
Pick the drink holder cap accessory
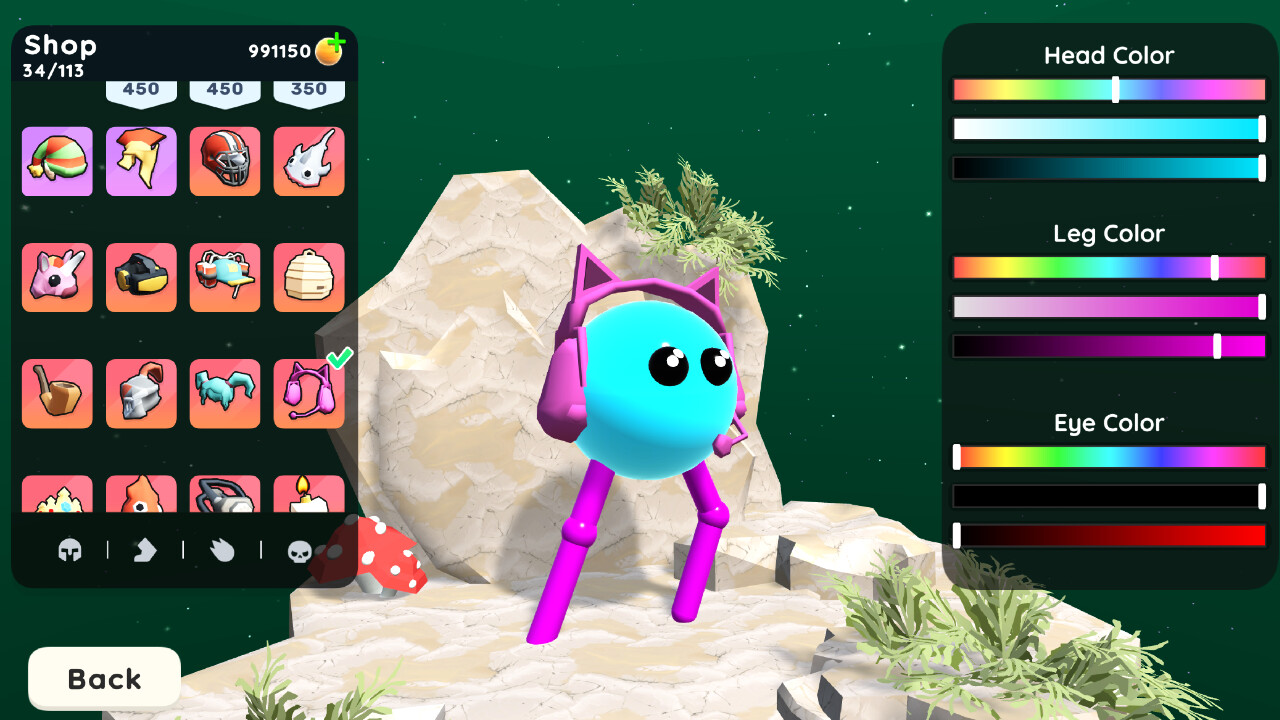[x=225, y=277]
